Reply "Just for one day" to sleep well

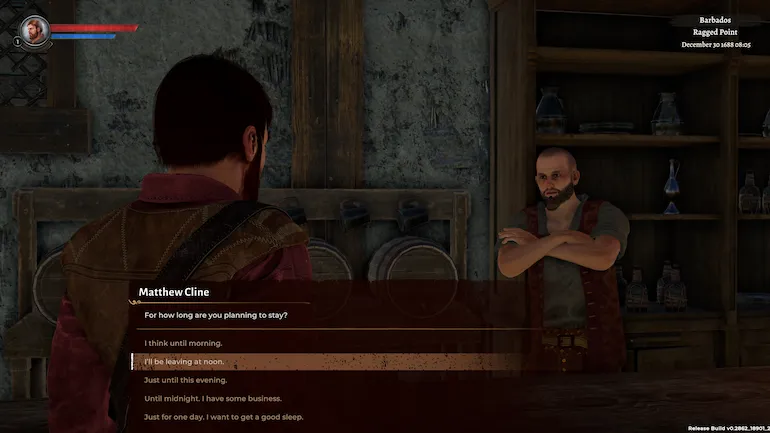[223, 416]
